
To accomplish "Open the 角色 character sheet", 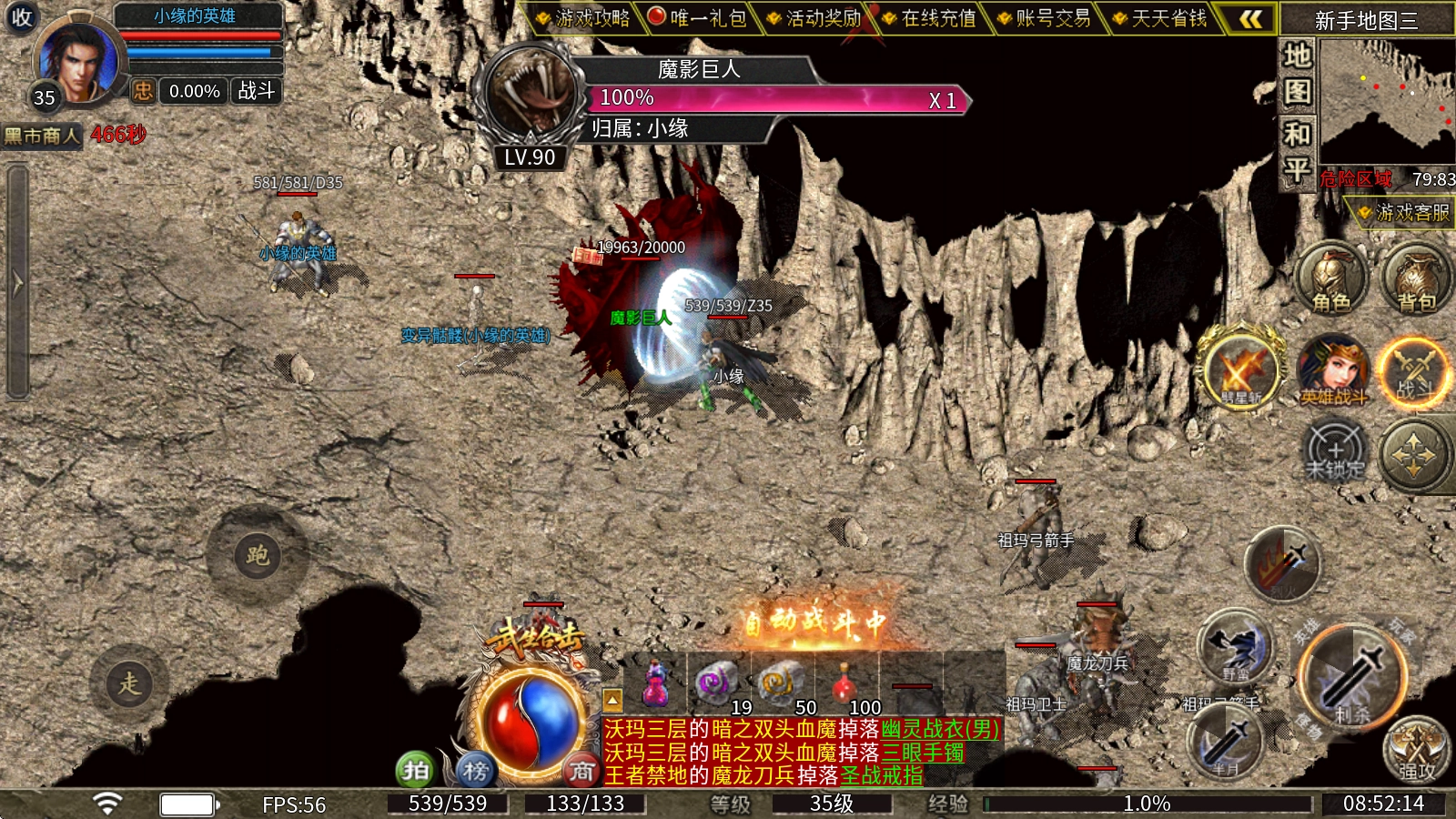I will [x=1330, y=279].
